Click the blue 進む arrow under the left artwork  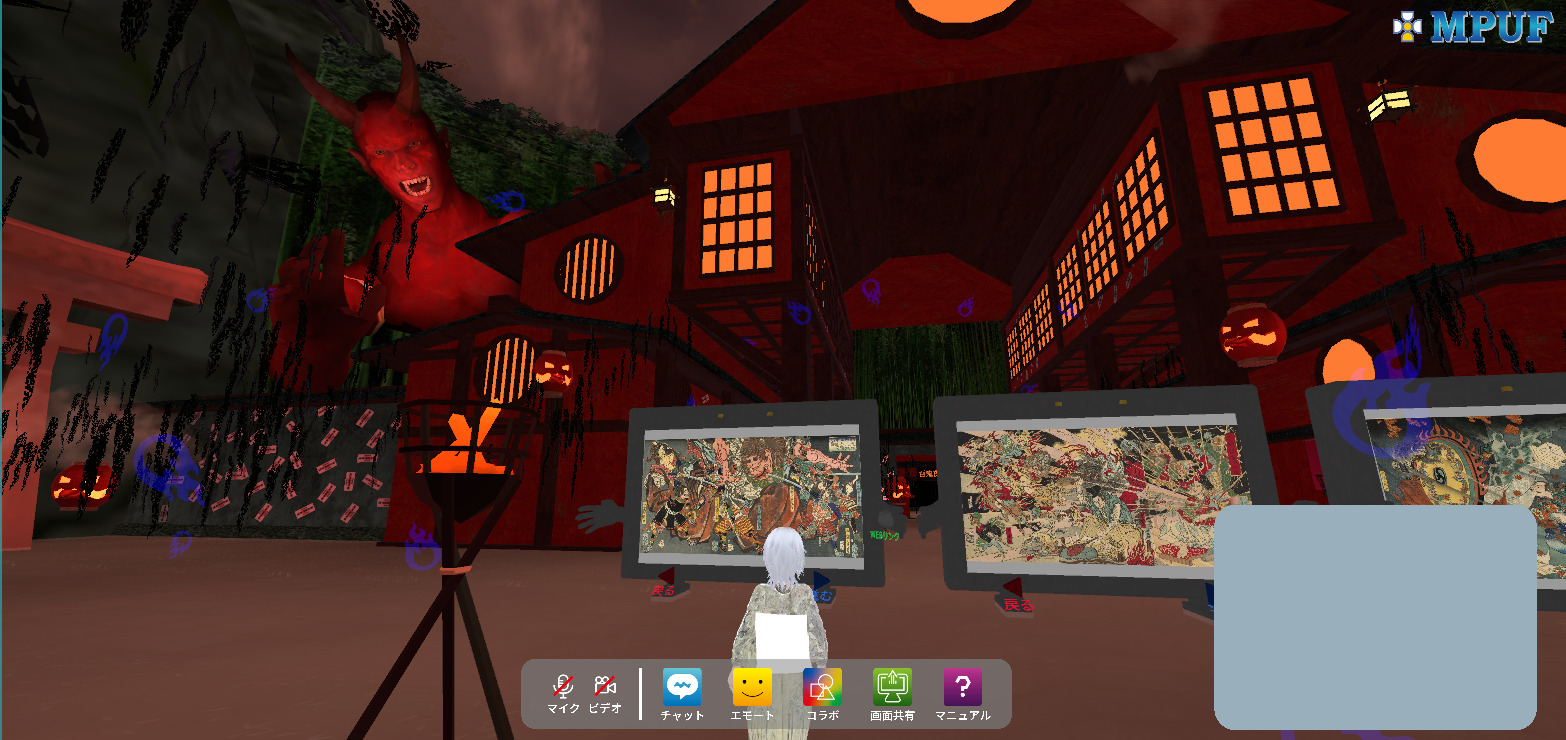820,578
